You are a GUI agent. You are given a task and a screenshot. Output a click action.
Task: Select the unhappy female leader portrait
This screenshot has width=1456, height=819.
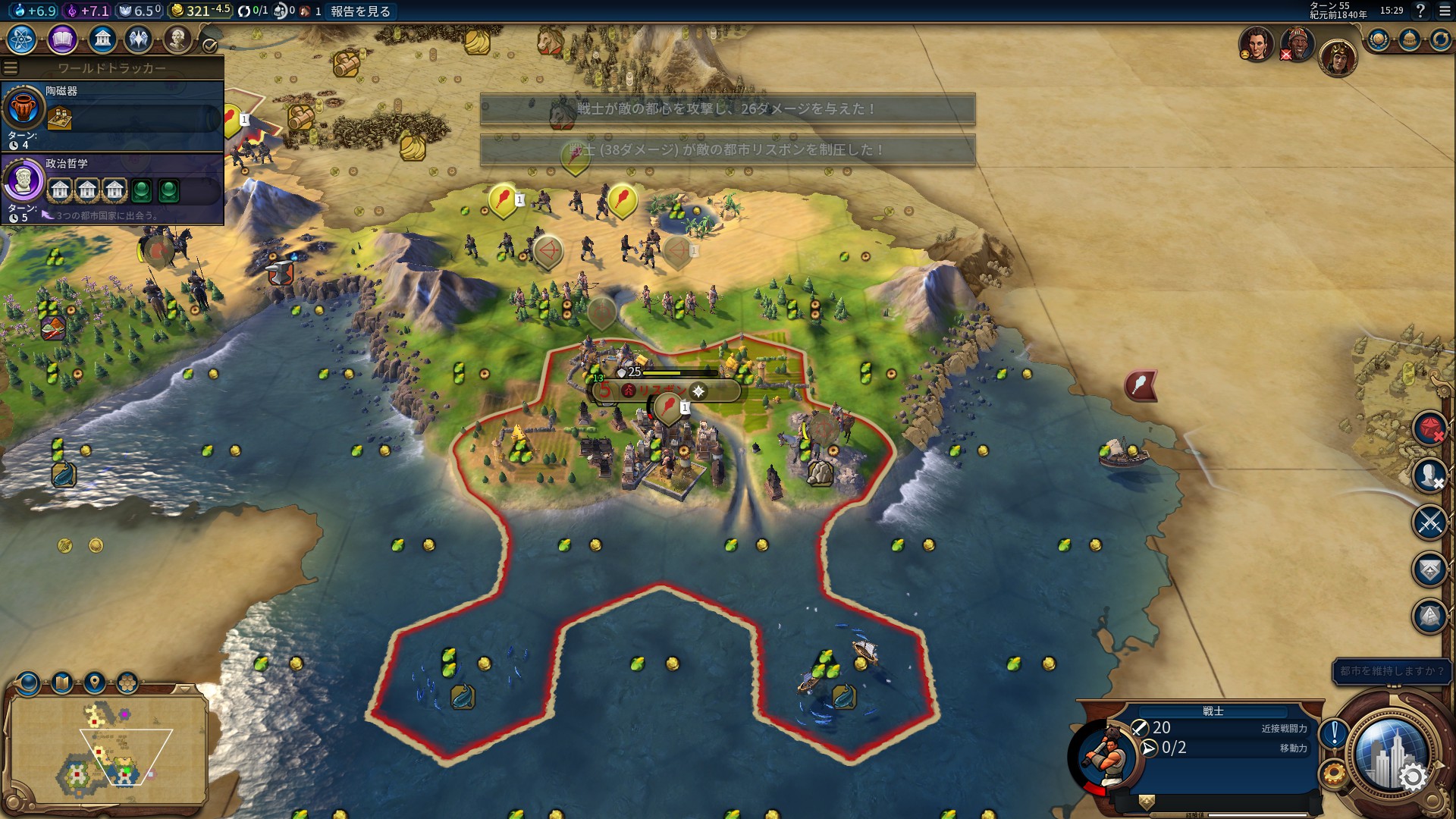tap(1256, 44)
